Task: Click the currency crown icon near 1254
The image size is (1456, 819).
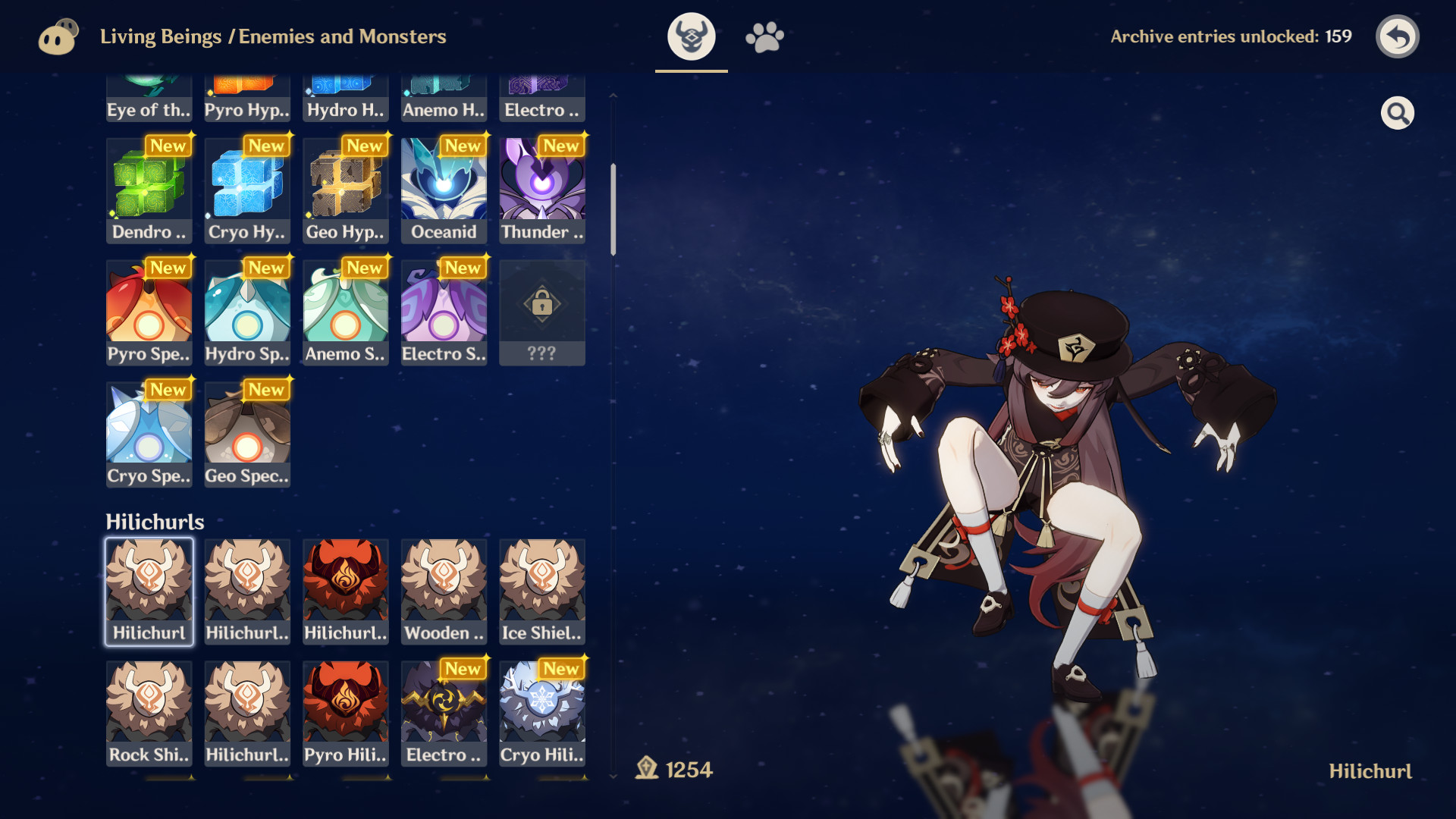Action: (x=646, y=768)
